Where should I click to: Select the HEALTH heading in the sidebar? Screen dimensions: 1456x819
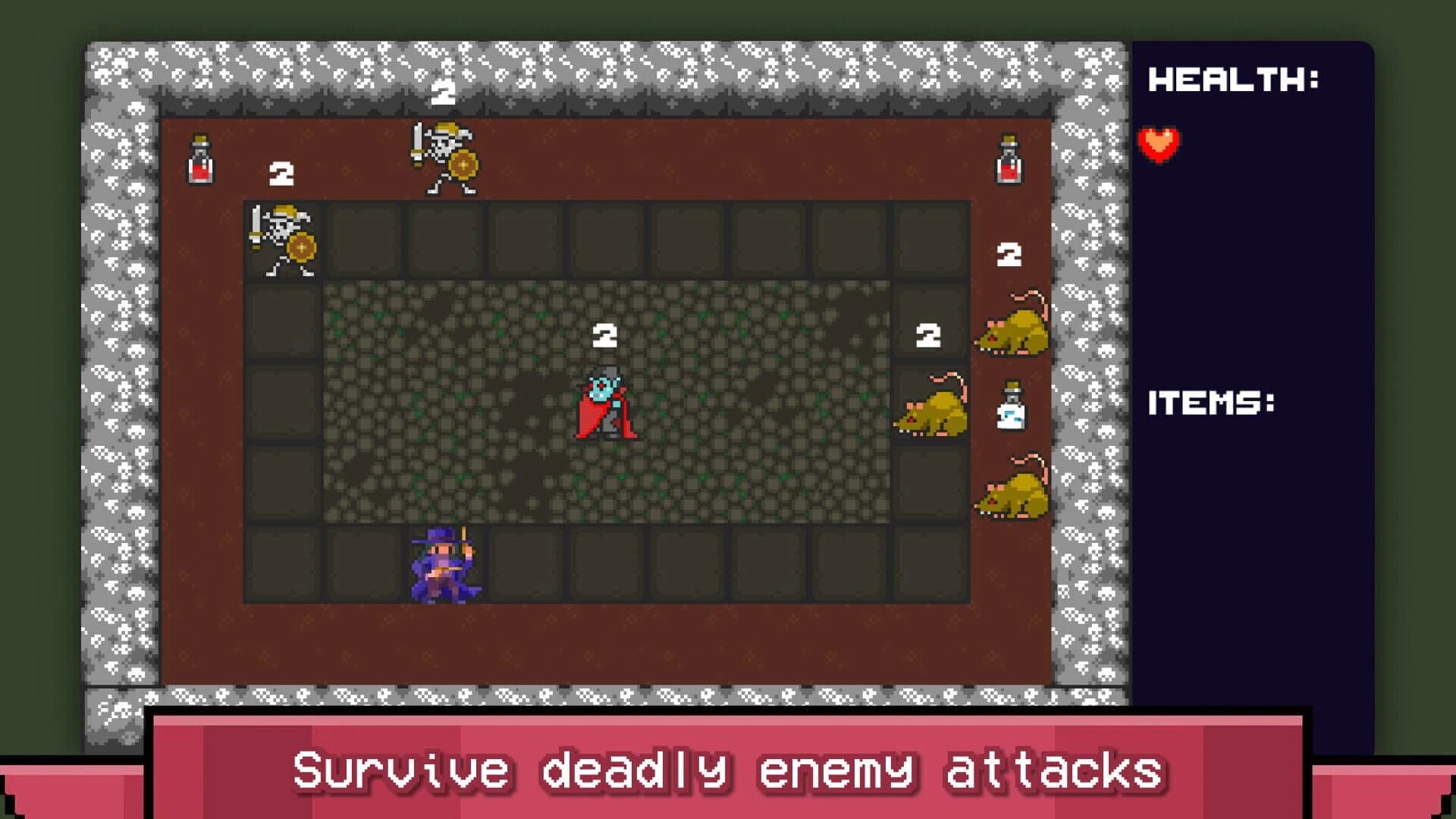click(x=1232, y=80)
